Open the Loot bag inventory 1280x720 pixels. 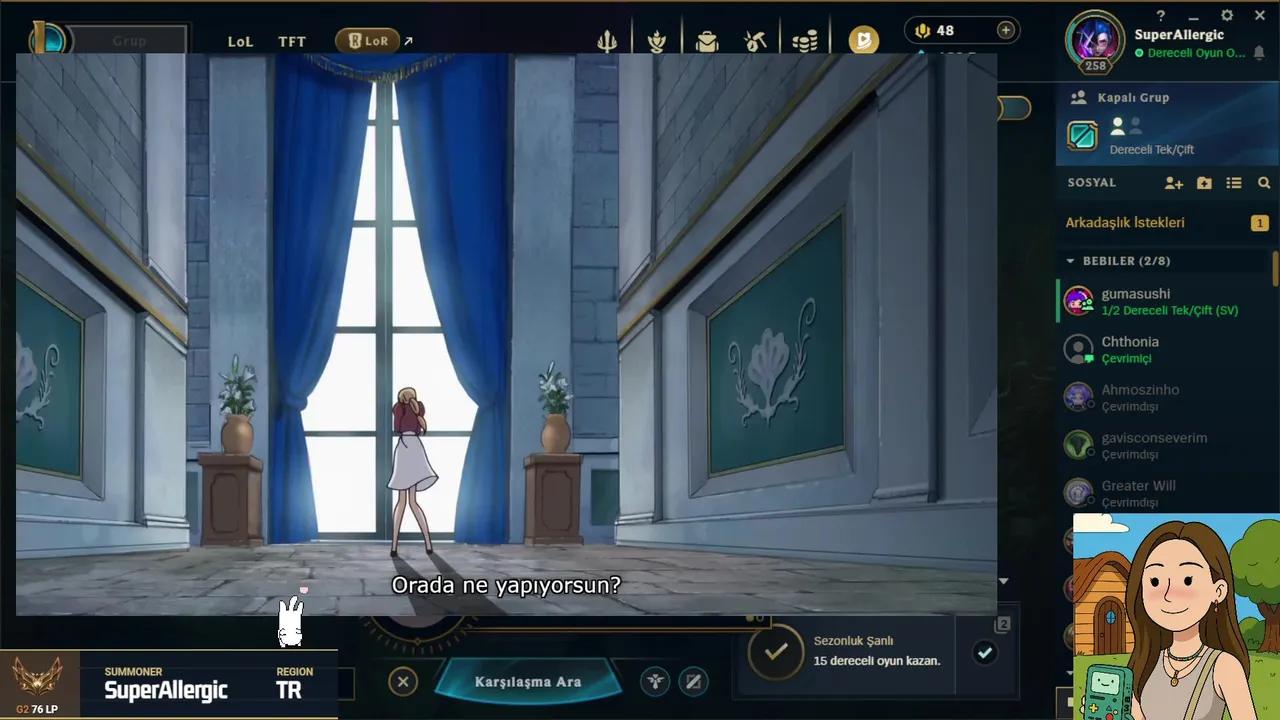coord(707,40)
